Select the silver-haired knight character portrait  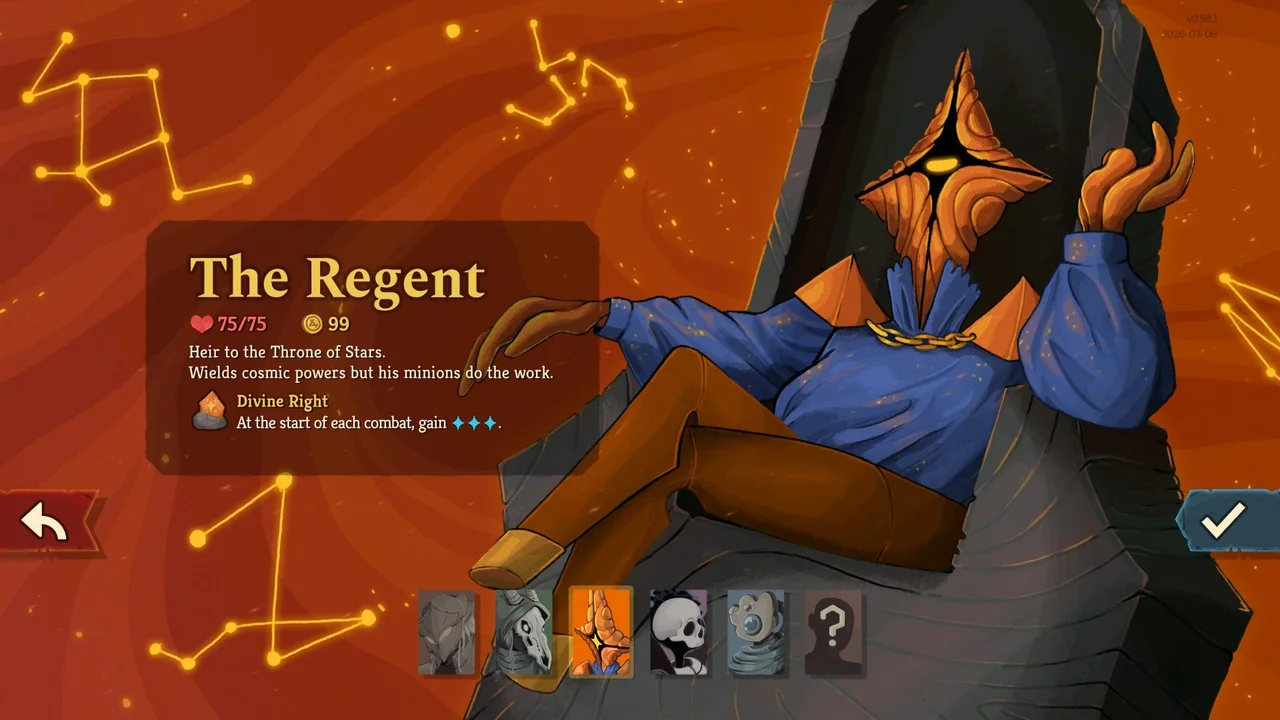pos(447,634)
